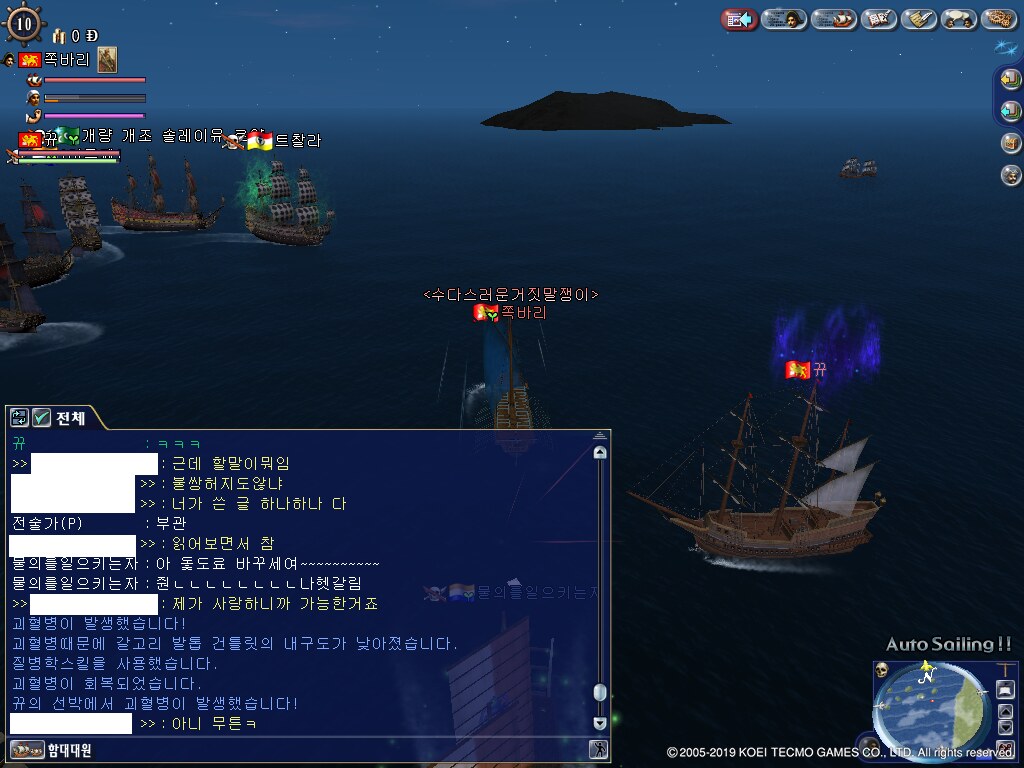Image resolution: width=1024 pixels, height=768 pixels.
Task: Toggle the green checkmark chat filter
Action: point(41,418)
